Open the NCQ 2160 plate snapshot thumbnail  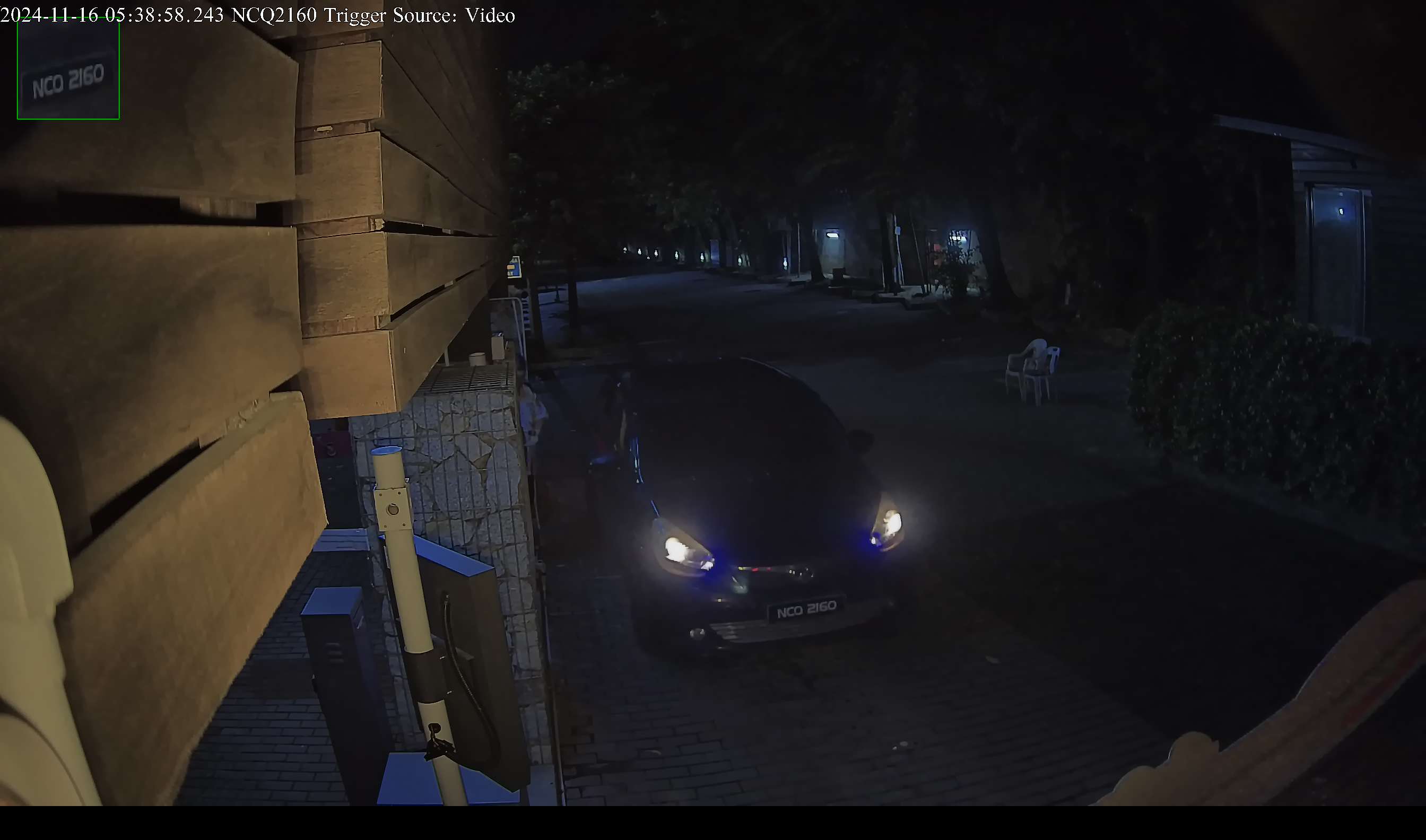tap(68, 69)
